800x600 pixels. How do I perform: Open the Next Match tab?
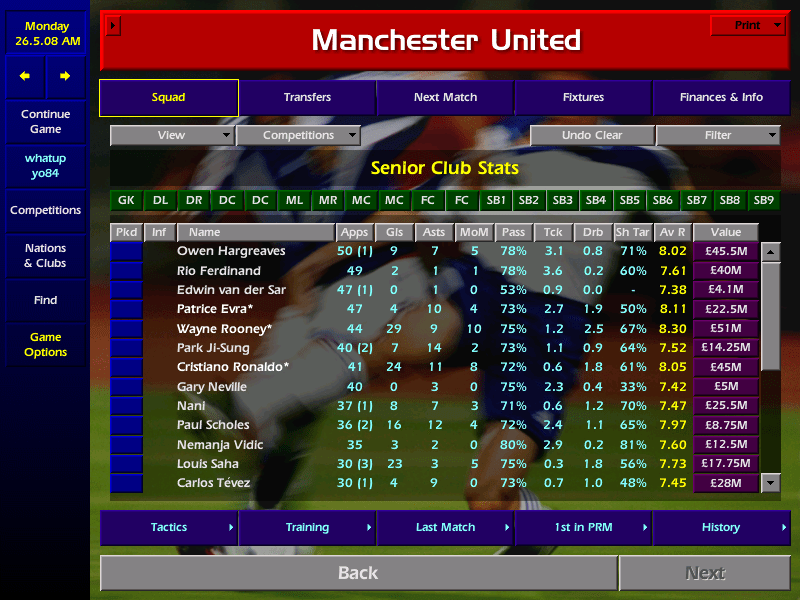pyautogui.click(x=445, y=98)
